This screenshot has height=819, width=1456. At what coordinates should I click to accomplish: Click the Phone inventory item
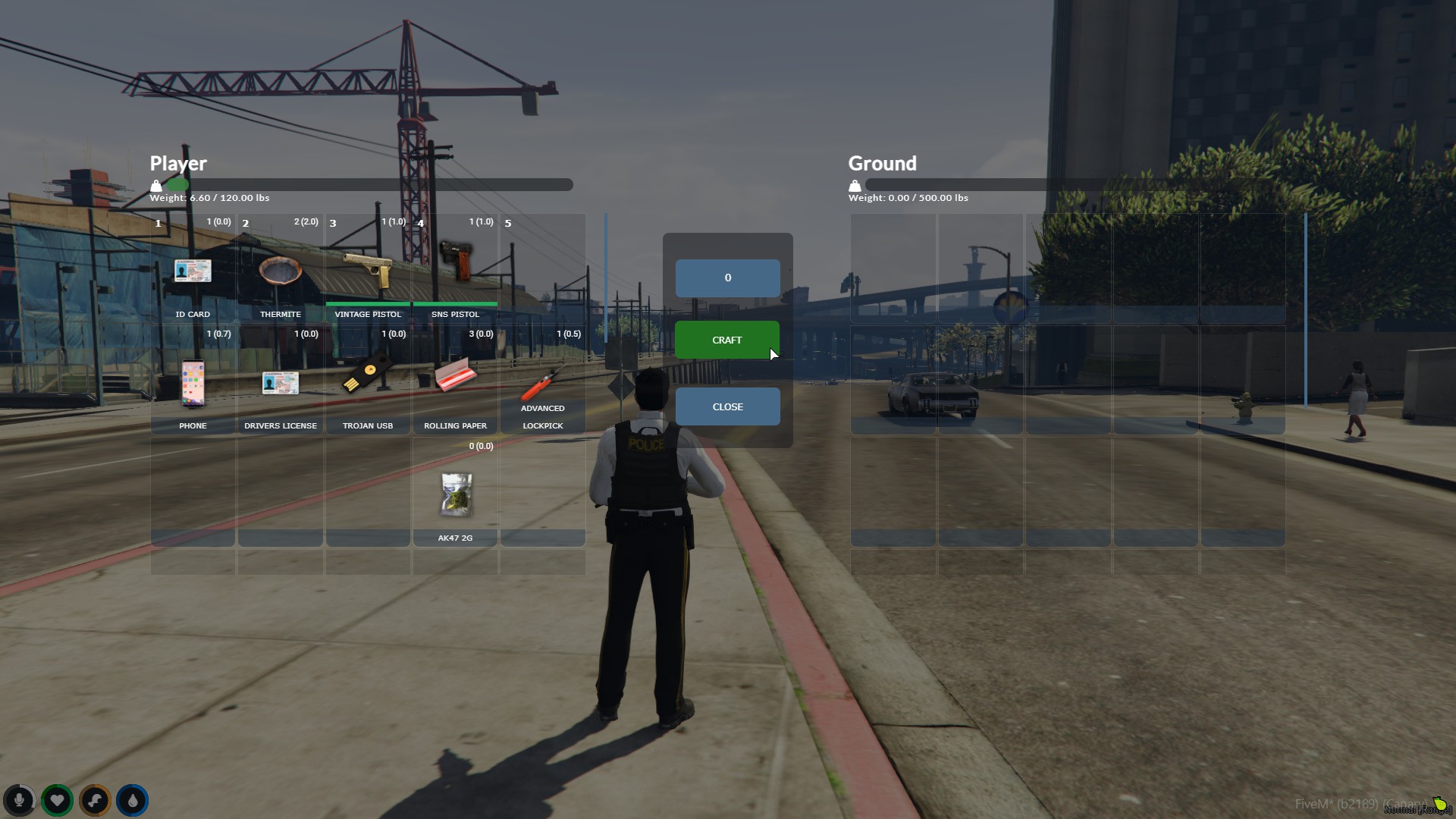tap(193, 383)
